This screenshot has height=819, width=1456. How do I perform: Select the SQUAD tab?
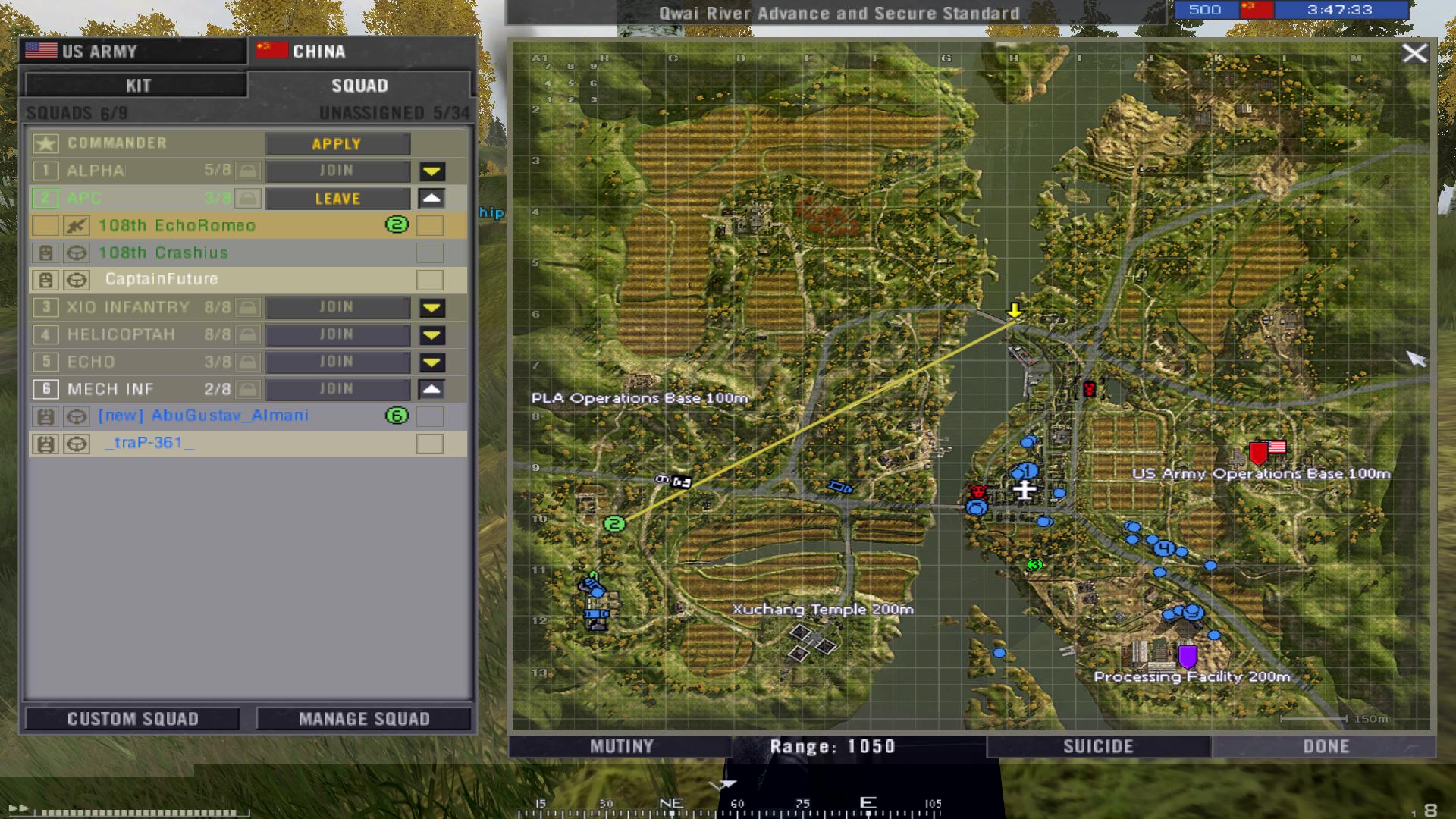point(359,85)
